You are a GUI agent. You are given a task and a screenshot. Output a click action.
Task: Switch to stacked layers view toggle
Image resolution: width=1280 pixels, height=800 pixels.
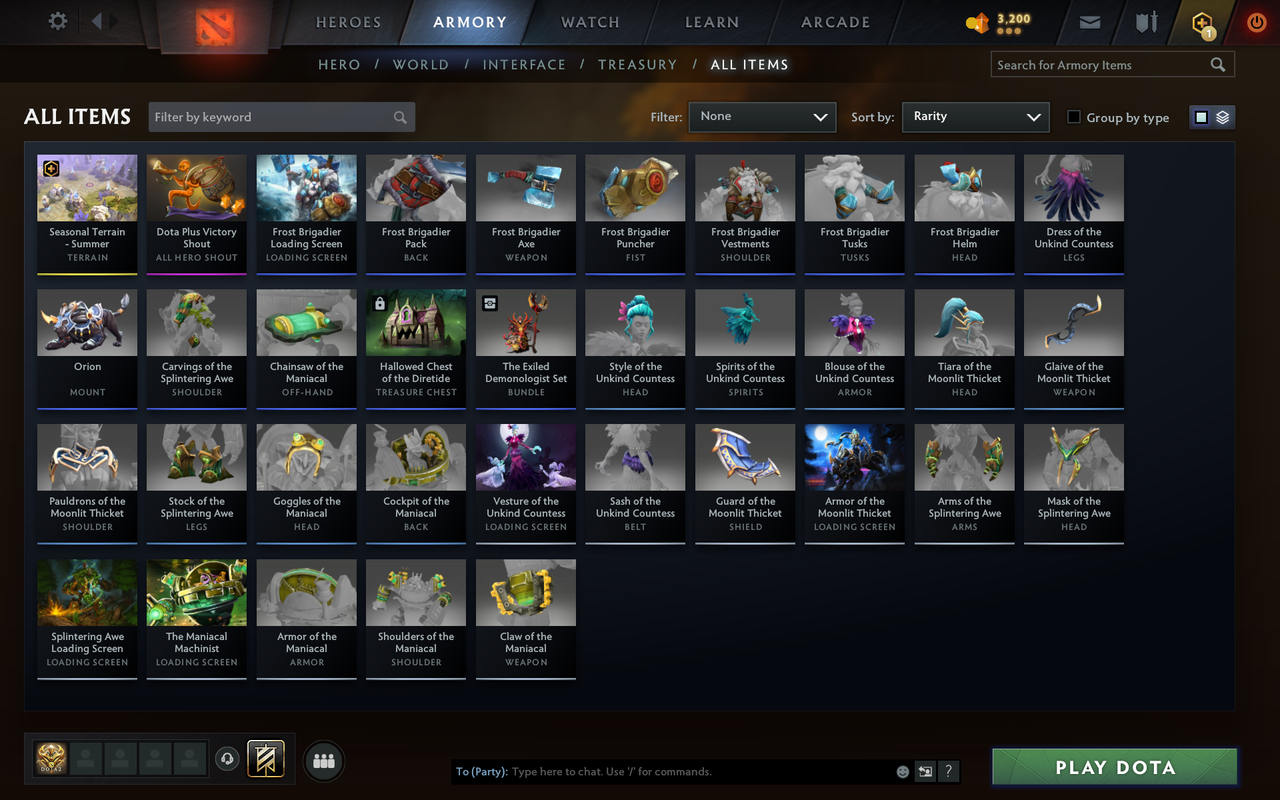[x=1222, y=116]
